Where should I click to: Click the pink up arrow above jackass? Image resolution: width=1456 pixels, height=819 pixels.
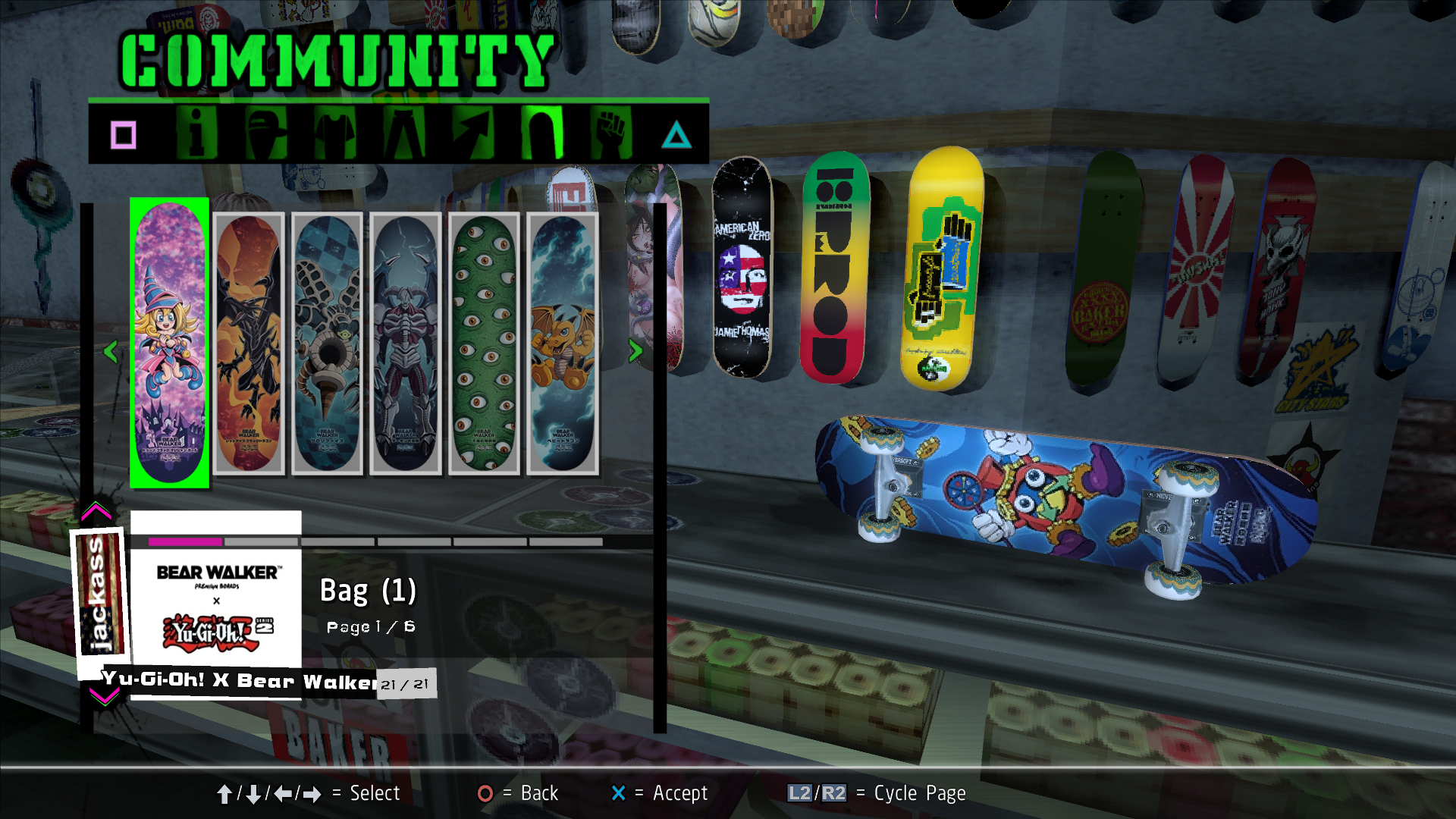(x=96, y=512)
